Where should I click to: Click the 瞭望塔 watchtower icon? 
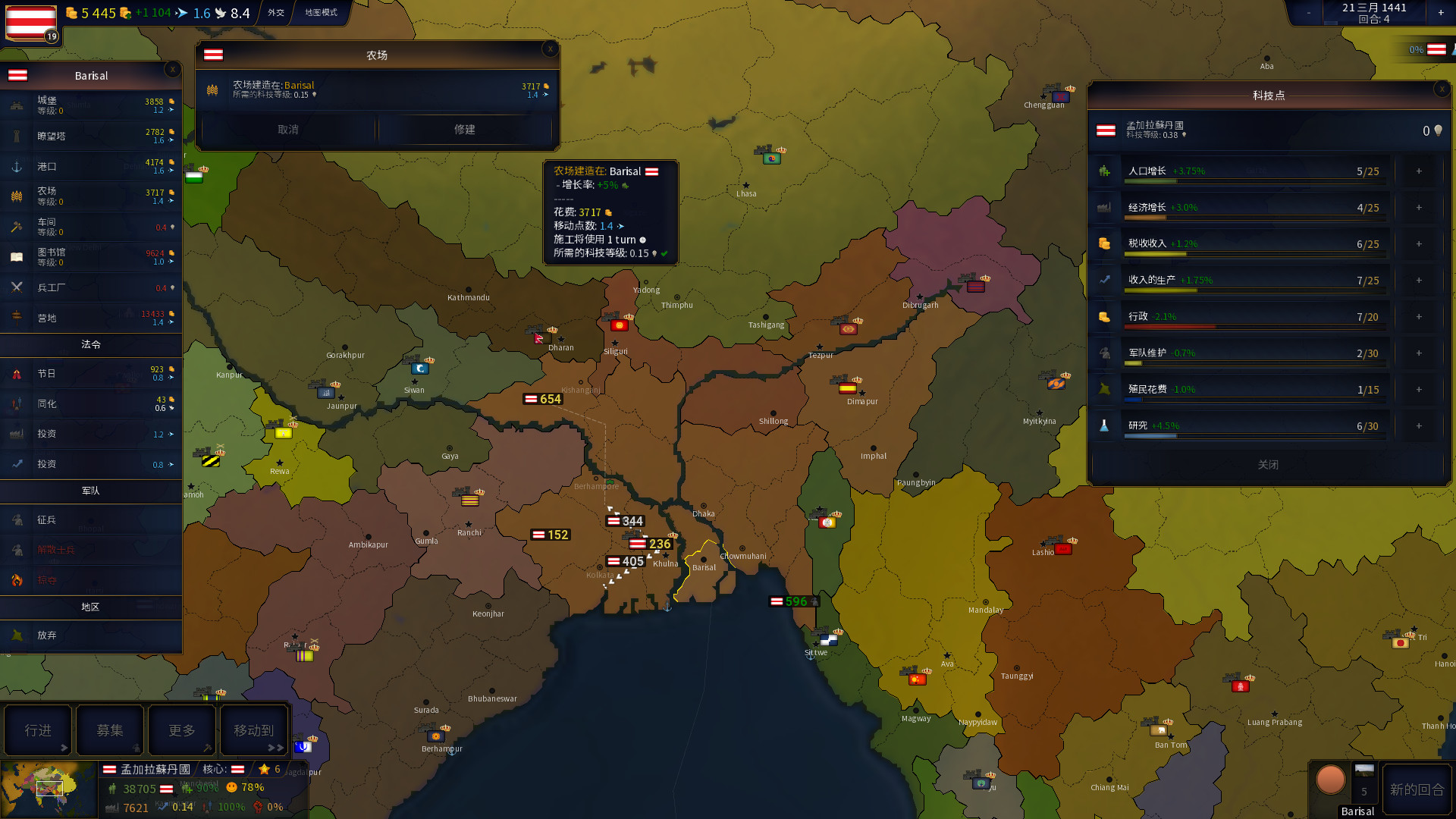tap(16, 135)
